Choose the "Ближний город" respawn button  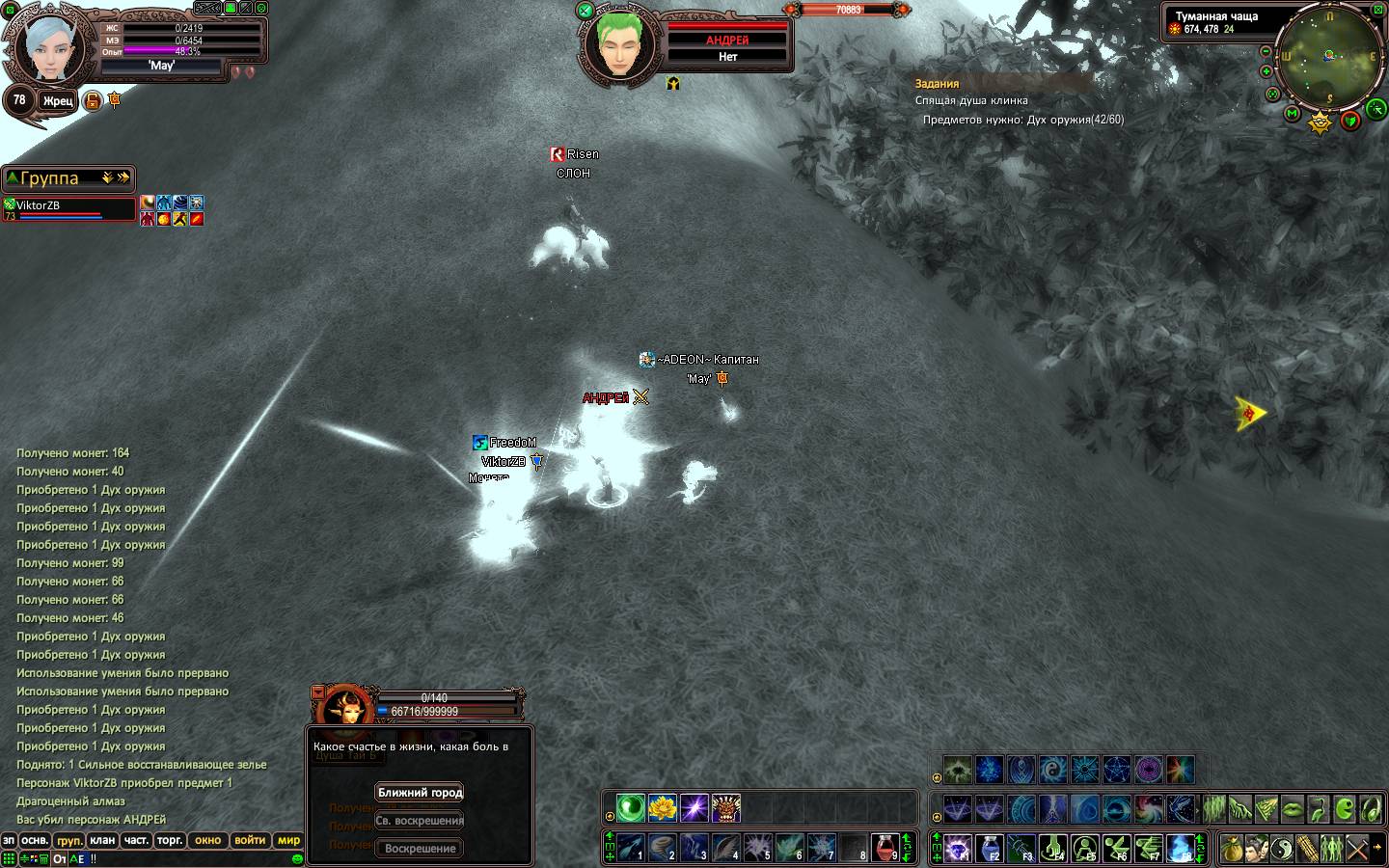pos(420,793)
